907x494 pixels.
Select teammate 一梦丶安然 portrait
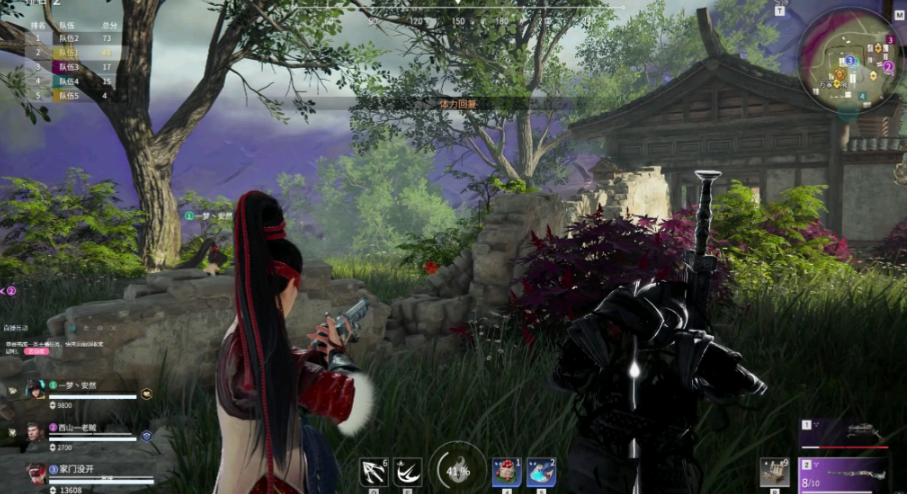[x=38, y=389]
